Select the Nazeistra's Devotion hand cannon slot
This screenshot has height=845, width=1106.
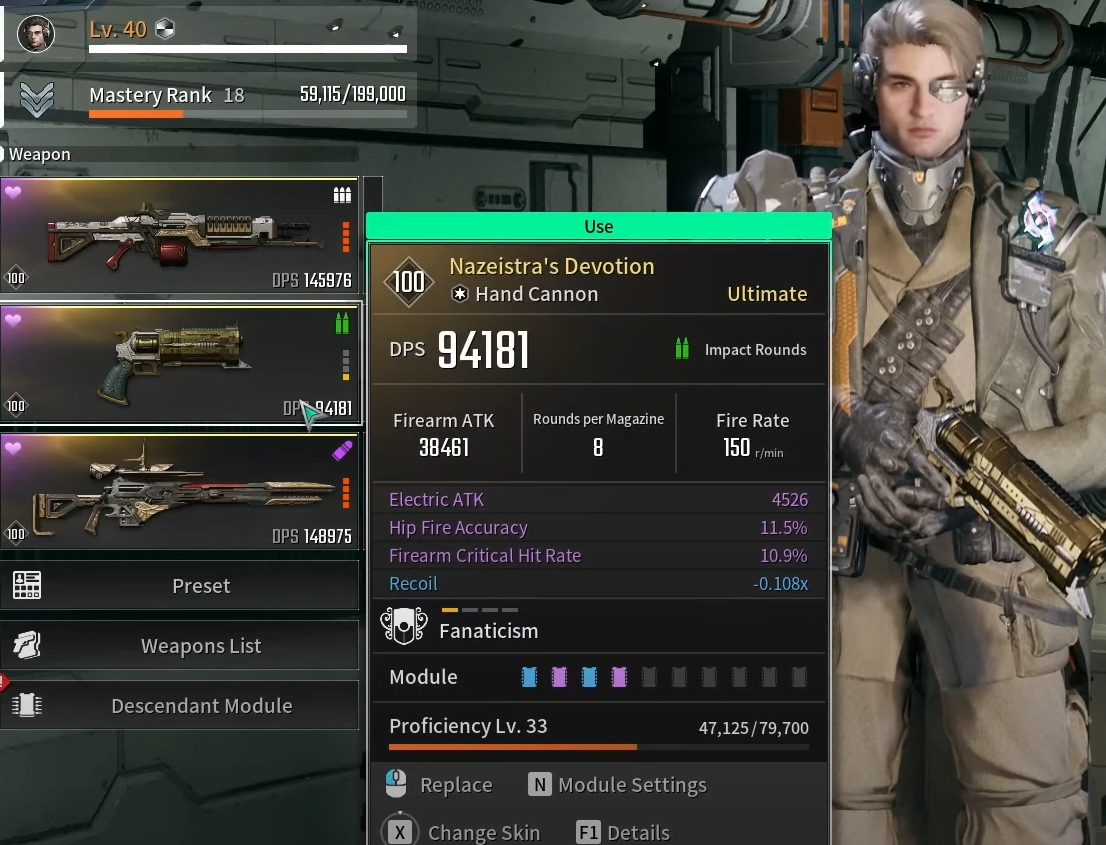(180, 364)
